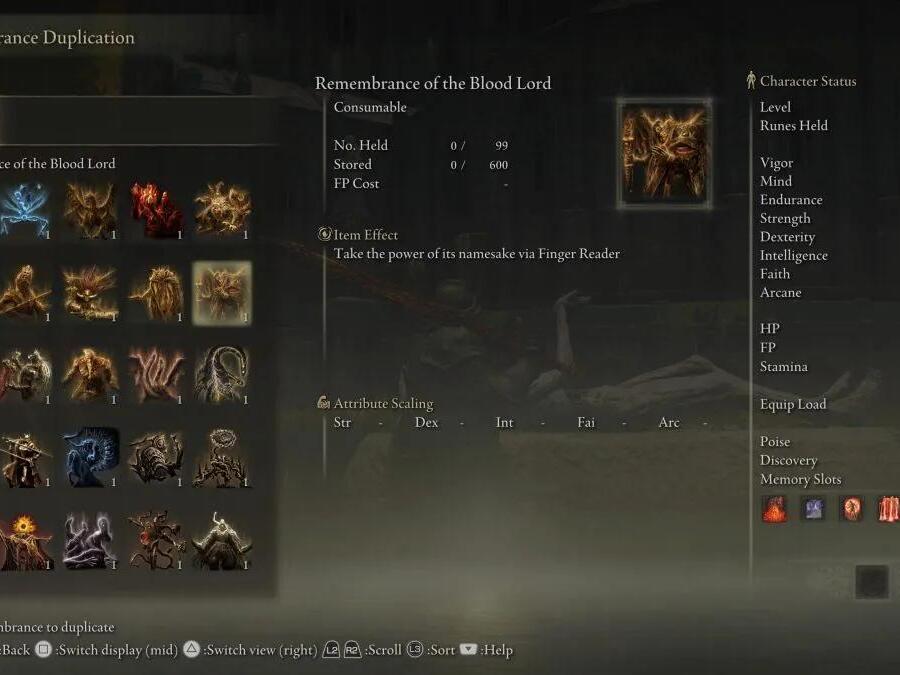Pick the pale ghostly figures remembrance
This screenshot has width=900, height=675.
(91, 541)
